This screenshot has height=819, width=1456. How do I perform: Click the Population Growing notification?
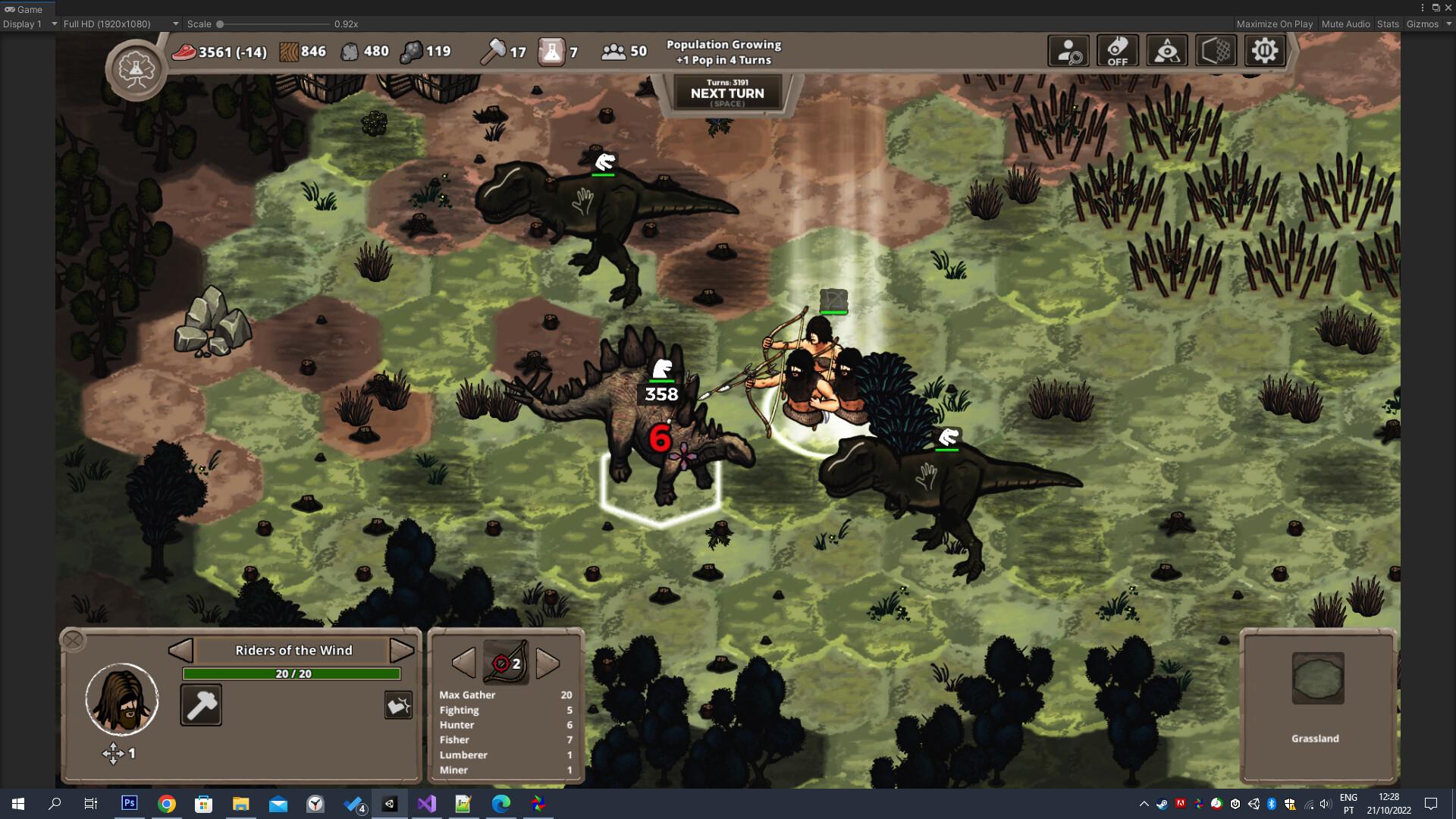[x=723, y=52]
